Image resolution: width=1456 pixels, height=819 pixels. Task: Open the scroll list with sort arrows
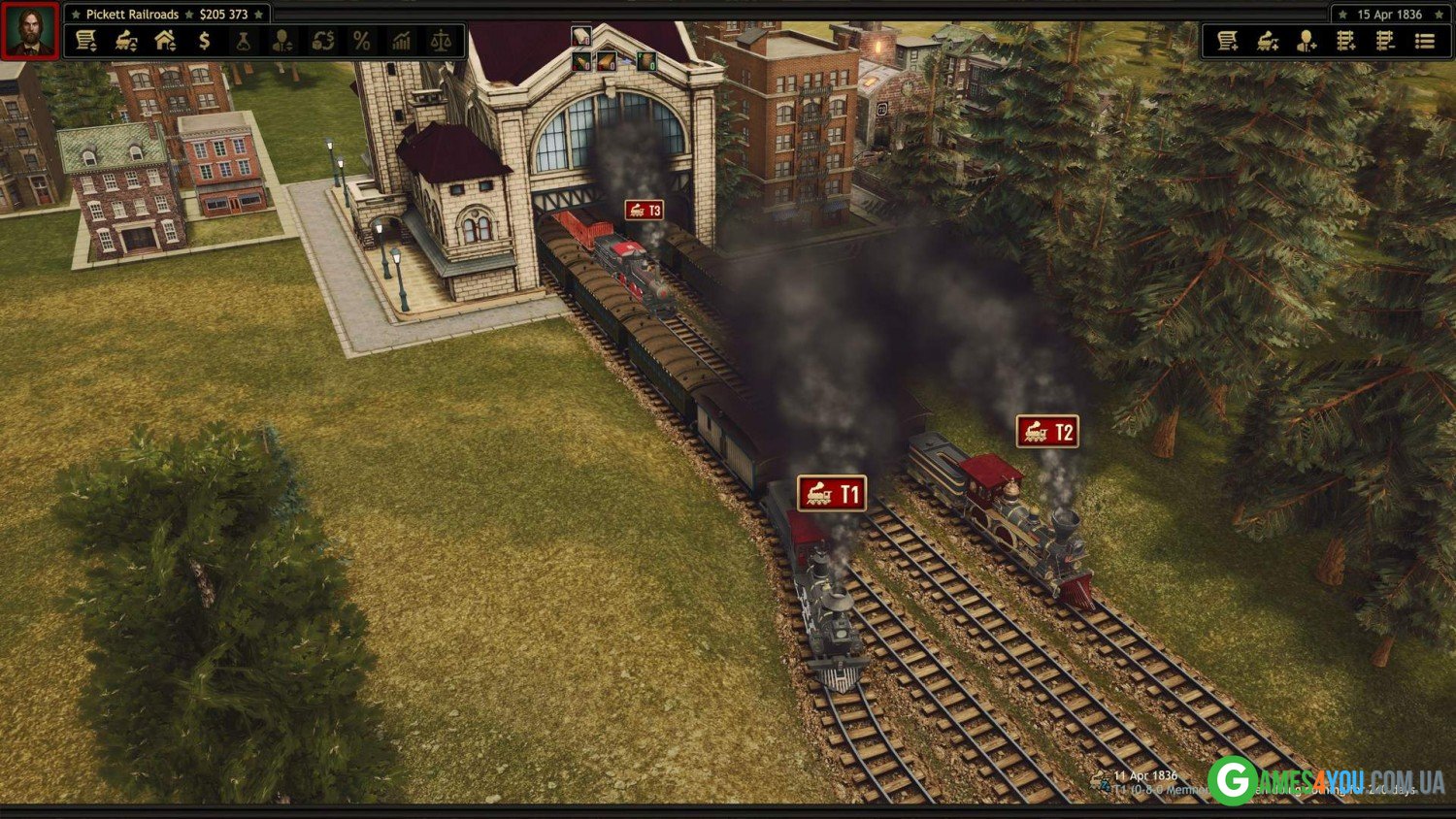(x=86, y=41)
